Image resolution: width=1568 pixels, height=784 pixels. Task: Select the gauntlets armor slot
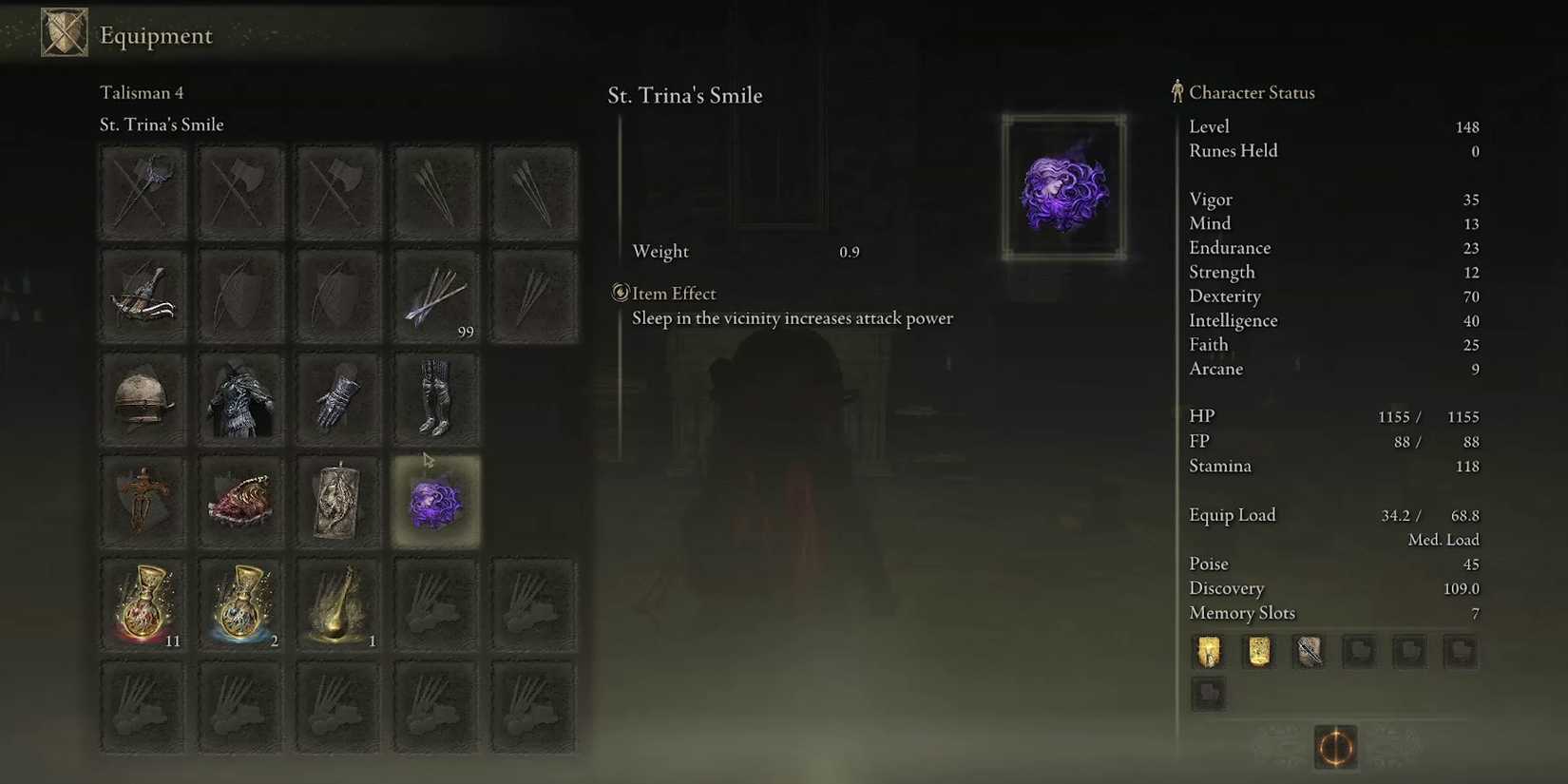coord(338,399)
